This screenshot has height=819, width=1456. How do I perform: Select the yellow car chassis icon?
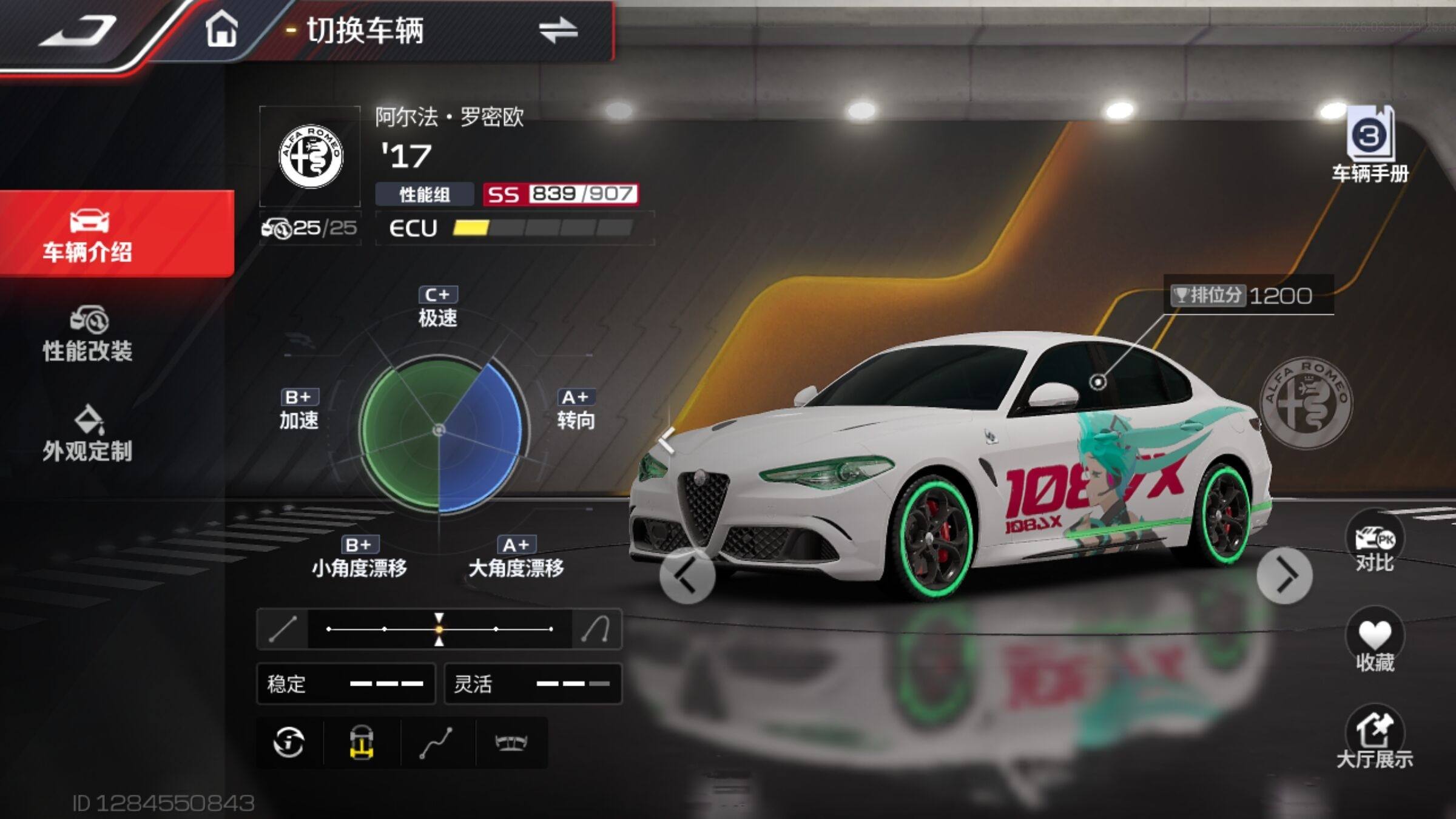pyautogui.click(x=362, y=743)
